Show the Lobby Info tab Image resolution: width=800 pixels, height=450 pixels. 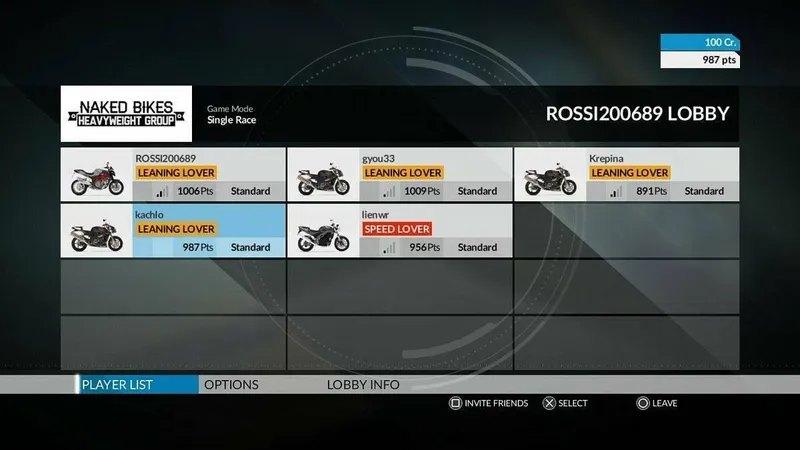(x=363, y=385)
